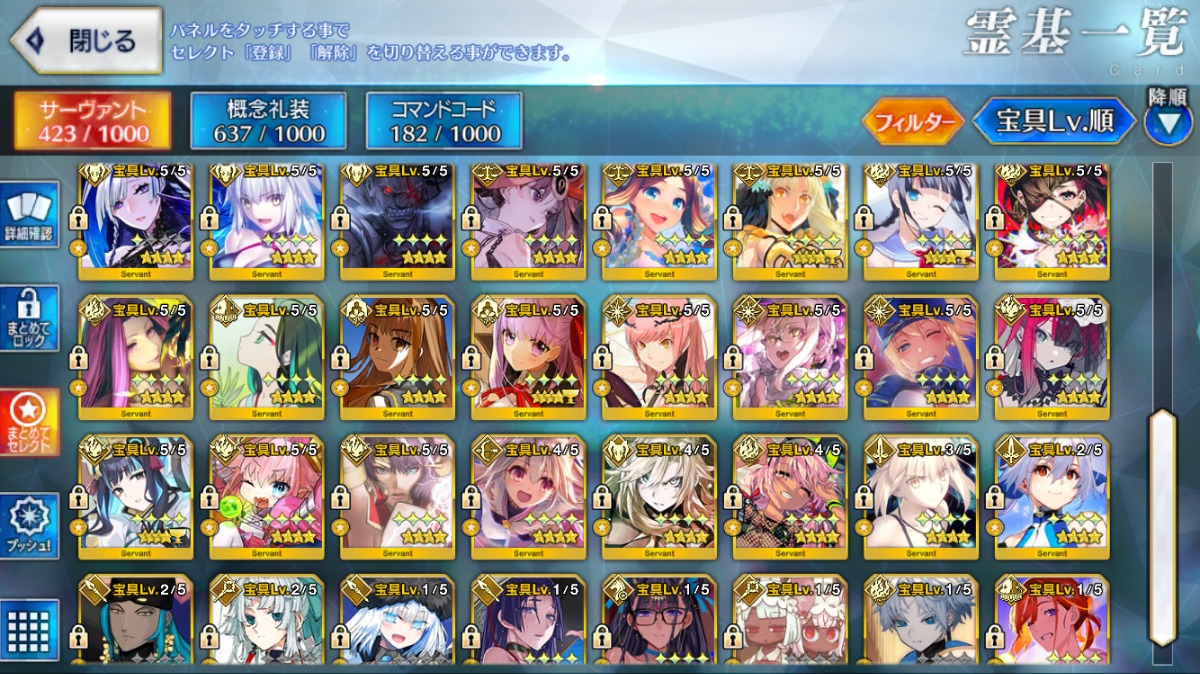Change sorting via 宝具Lv.順 button

(1054, 121)
